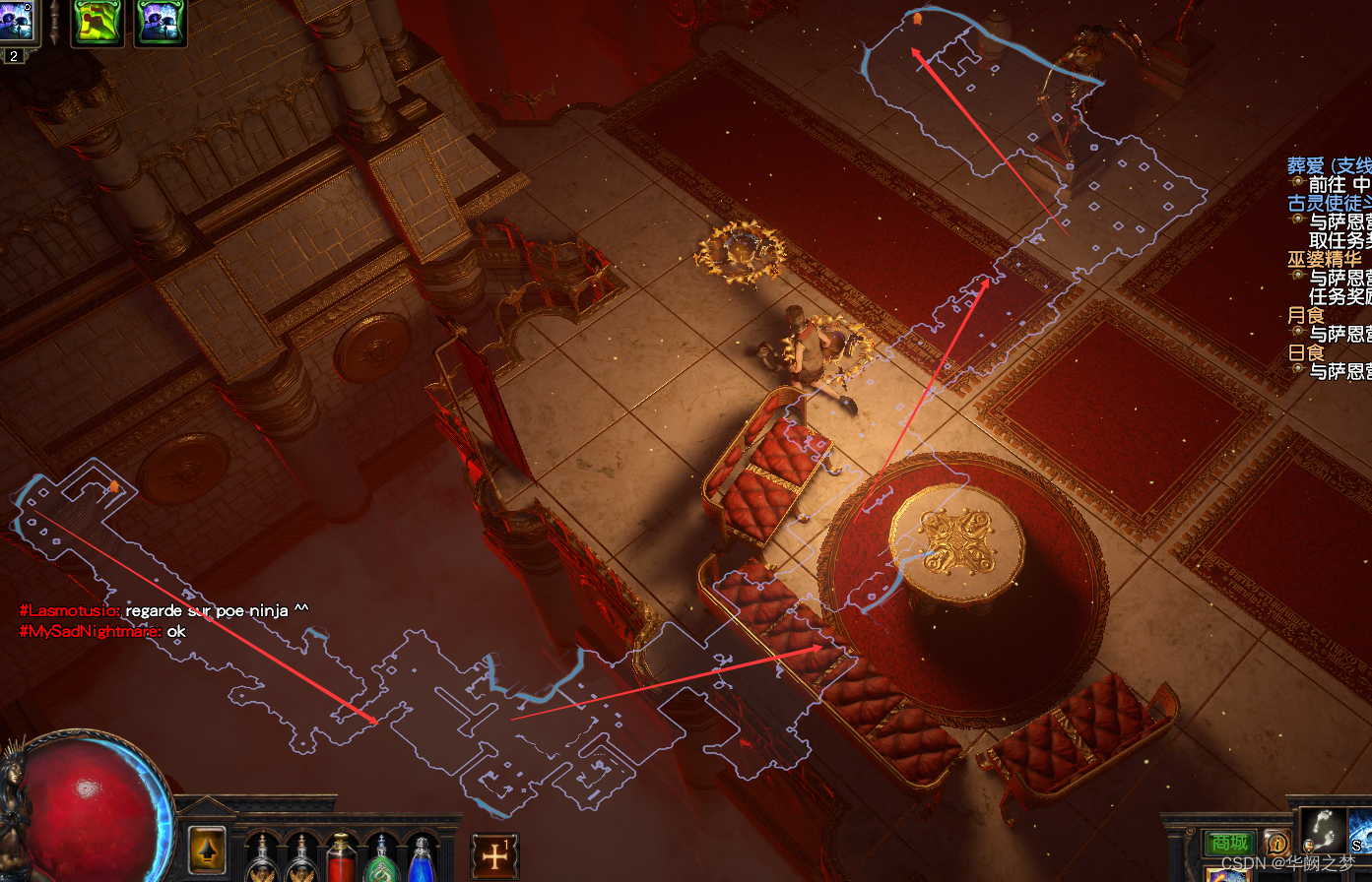This screenshot has width=1372, height=882.
Task: Select the buff icon with stack count 2
Action: tap(17, 24)
